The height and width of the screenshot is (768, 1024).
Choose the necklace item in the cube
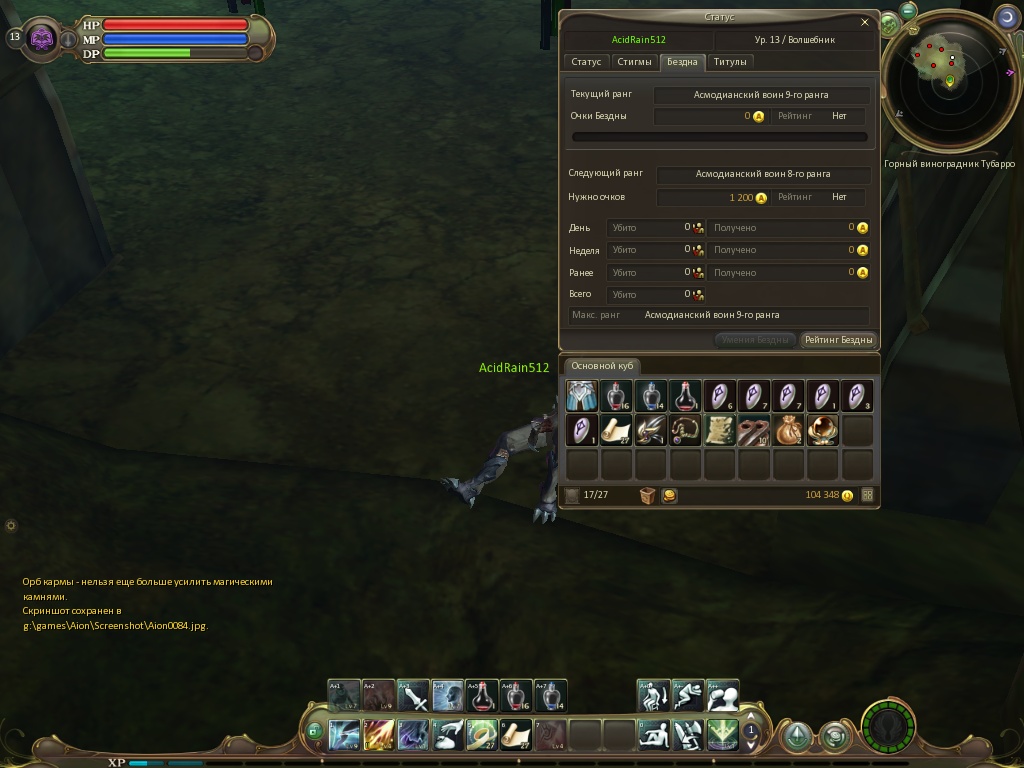[685, 430]
